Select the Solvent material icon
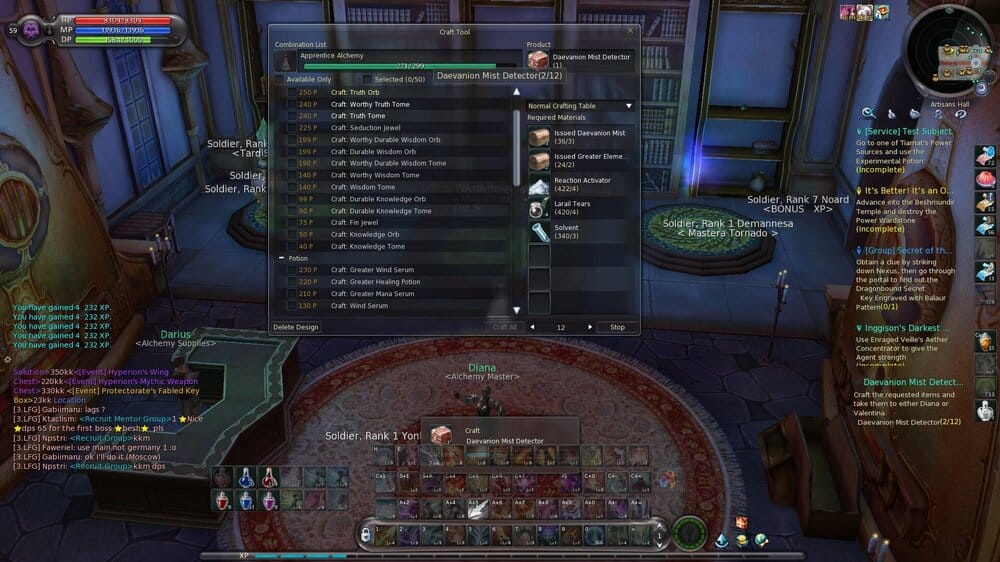This screenshot has width=1000, height=562. (539, 232)
